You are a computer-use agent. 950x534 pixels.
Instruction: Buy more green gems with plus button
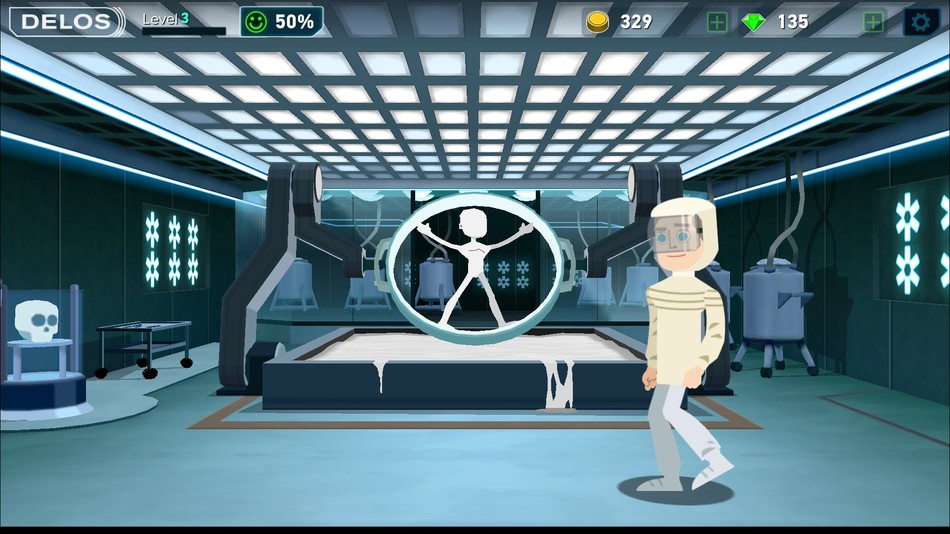coord(873,22)
